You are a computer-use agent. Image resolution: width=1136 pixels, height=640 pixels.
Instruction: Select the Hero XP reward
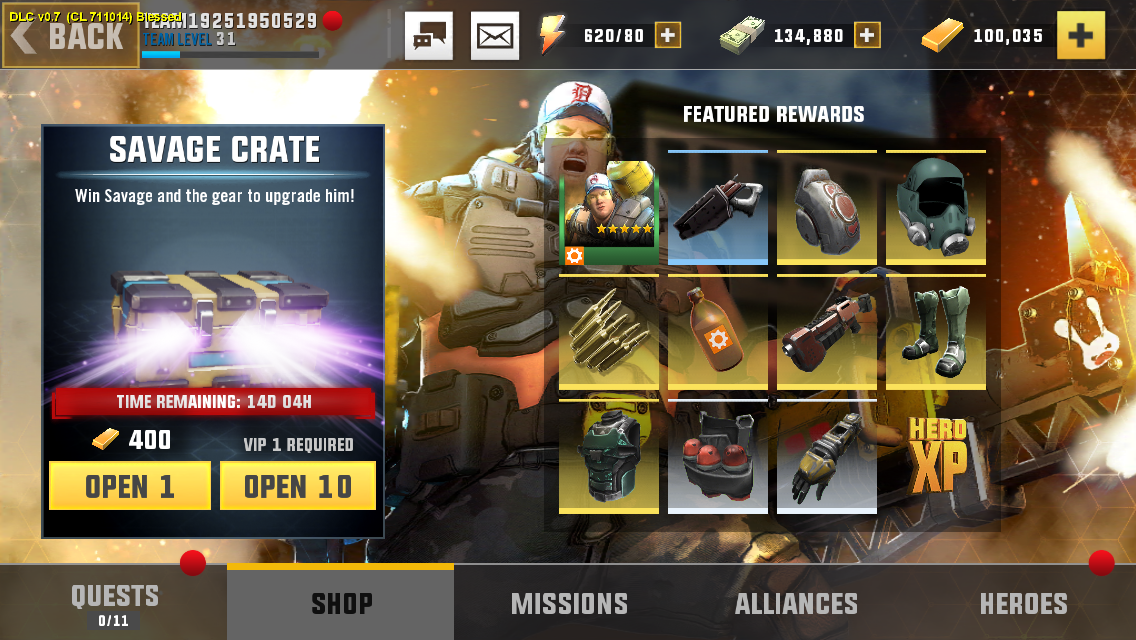pos(936,457)
